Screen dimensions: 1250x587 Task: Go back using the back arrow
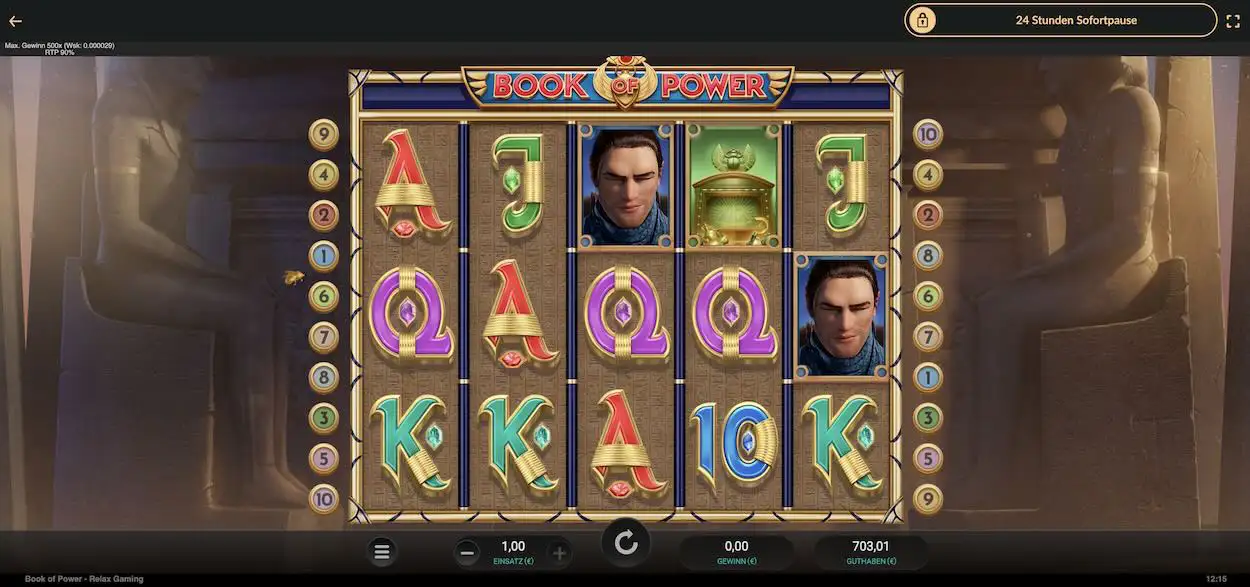pos(15,21)
